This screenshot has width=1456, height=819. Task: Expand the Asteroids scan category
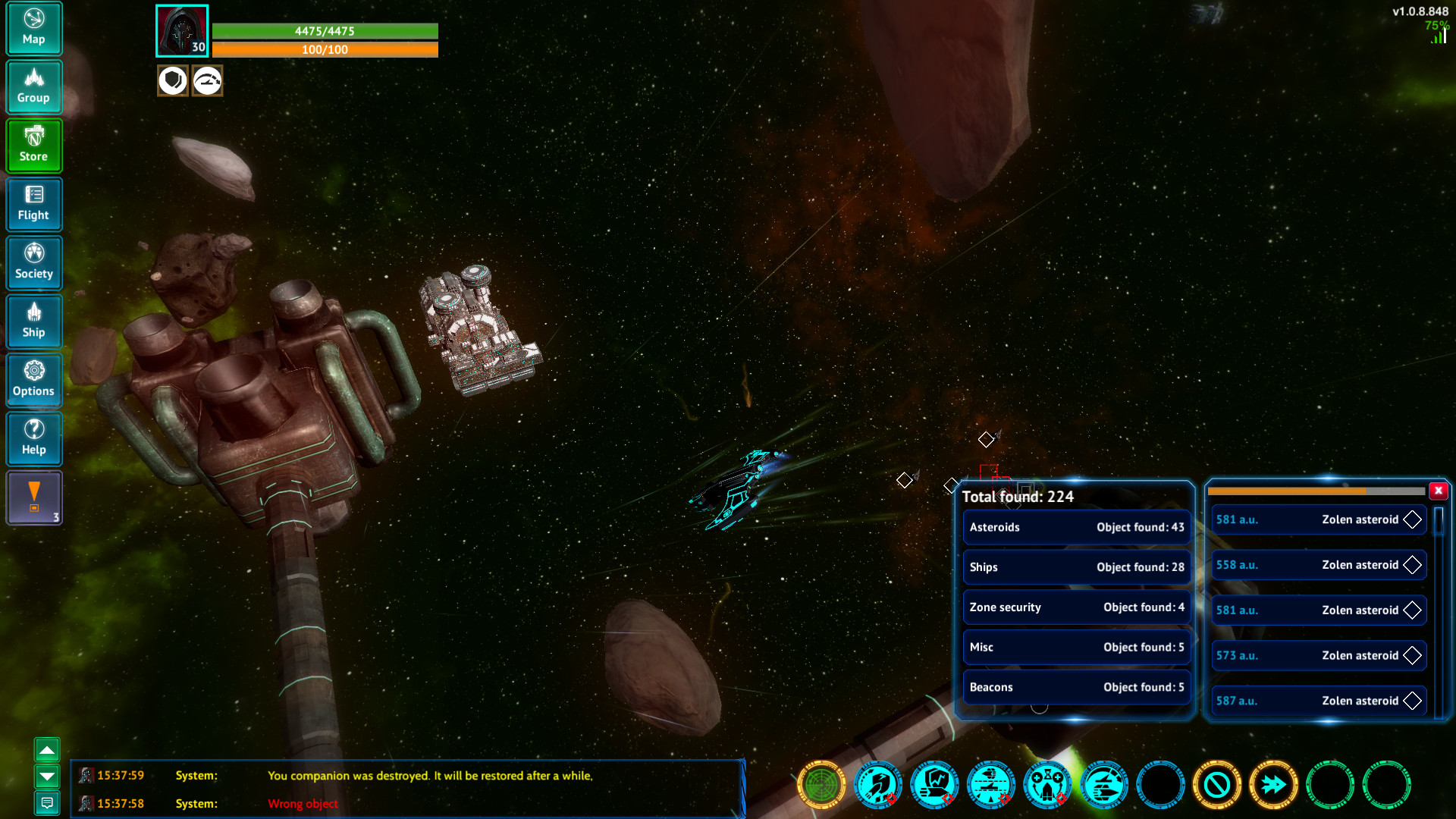1076,527
